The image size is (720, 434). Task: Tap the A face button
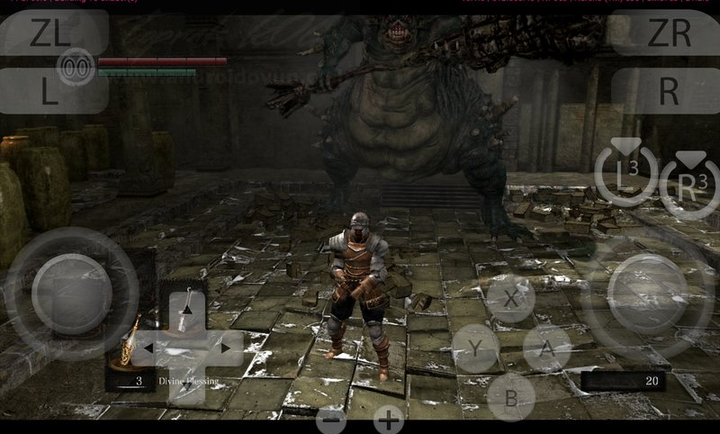pyautogui.click(x=547, y=348)
